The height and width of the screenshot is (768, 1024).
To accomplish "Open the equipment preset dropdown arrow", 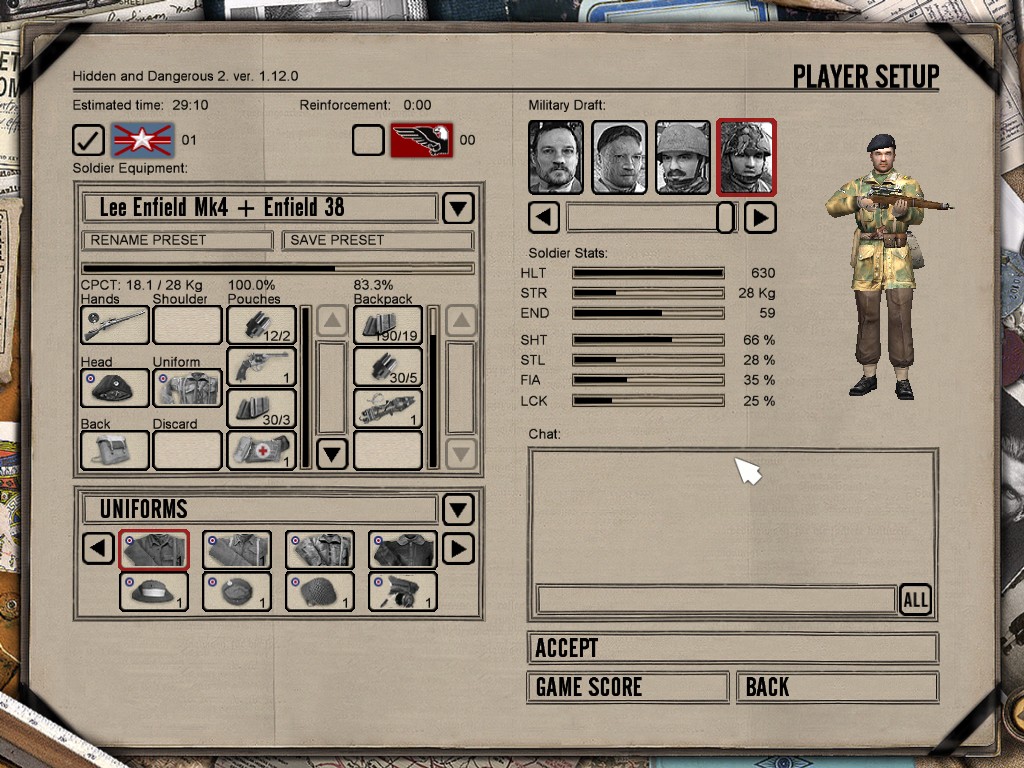I will (x=458, y=208).
